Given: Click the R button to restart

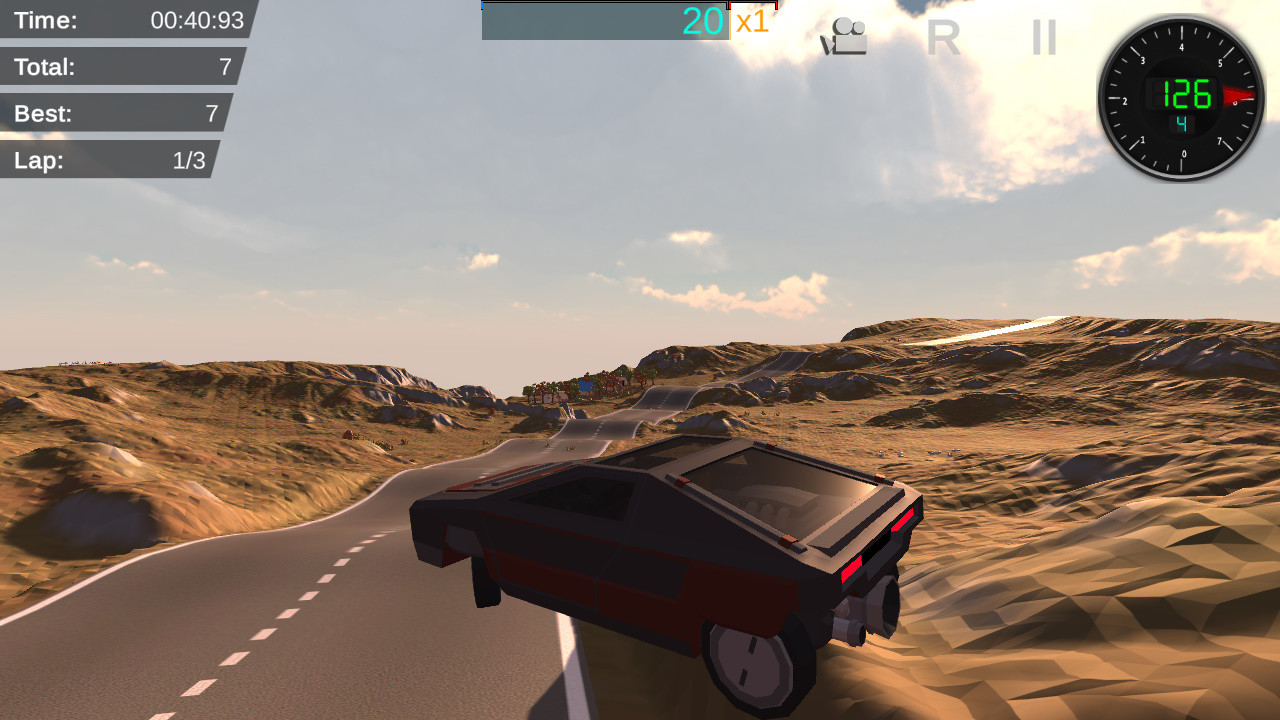Looking at the screenshot, I should click(944, 38).
